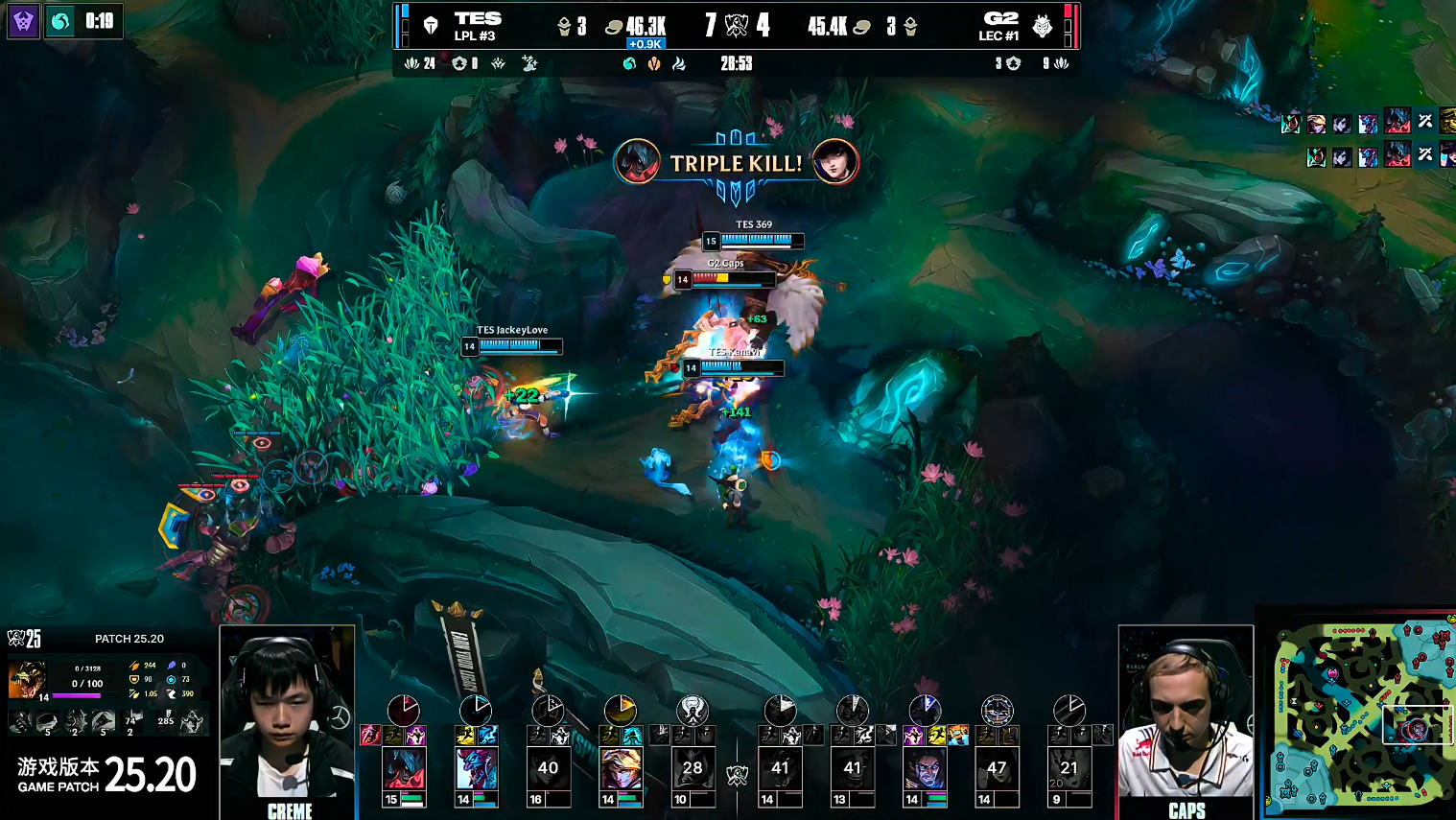Click the dead champion tile with timer 47

(x=997, y=769)
